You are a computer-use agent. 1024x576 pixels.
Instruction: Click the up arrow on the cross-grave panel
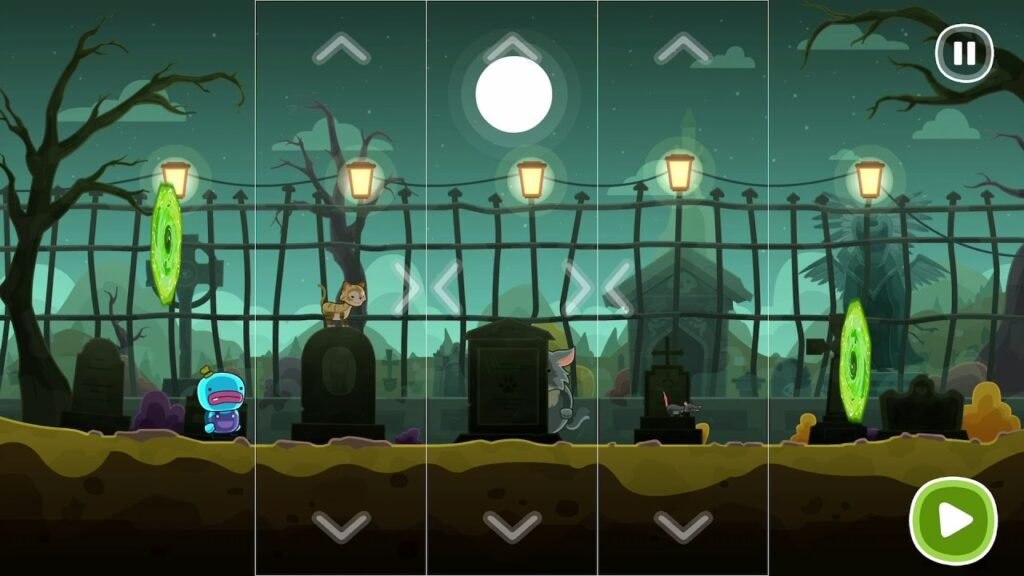(x=683, y=48)
